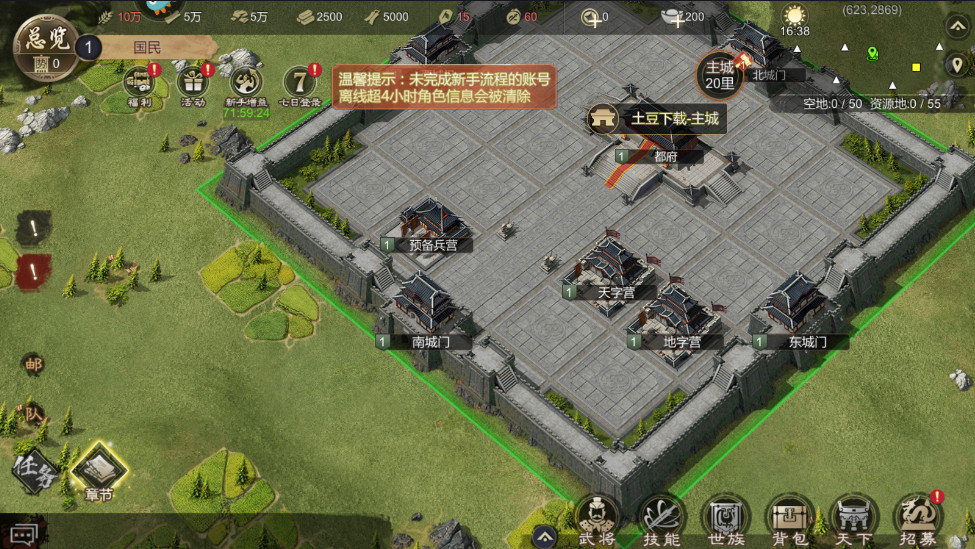Image resolution: width=975 pixels, height=549 pixels.
Task: Open the 总览 overview medallion
Action: point(42,44)
